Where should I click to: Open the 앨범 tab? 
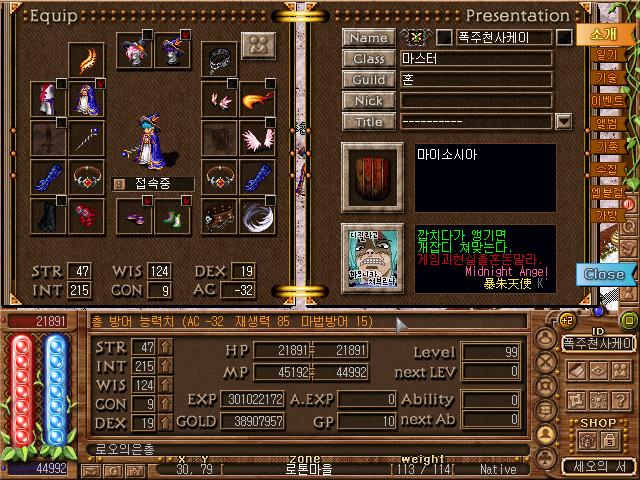[608, 124]
